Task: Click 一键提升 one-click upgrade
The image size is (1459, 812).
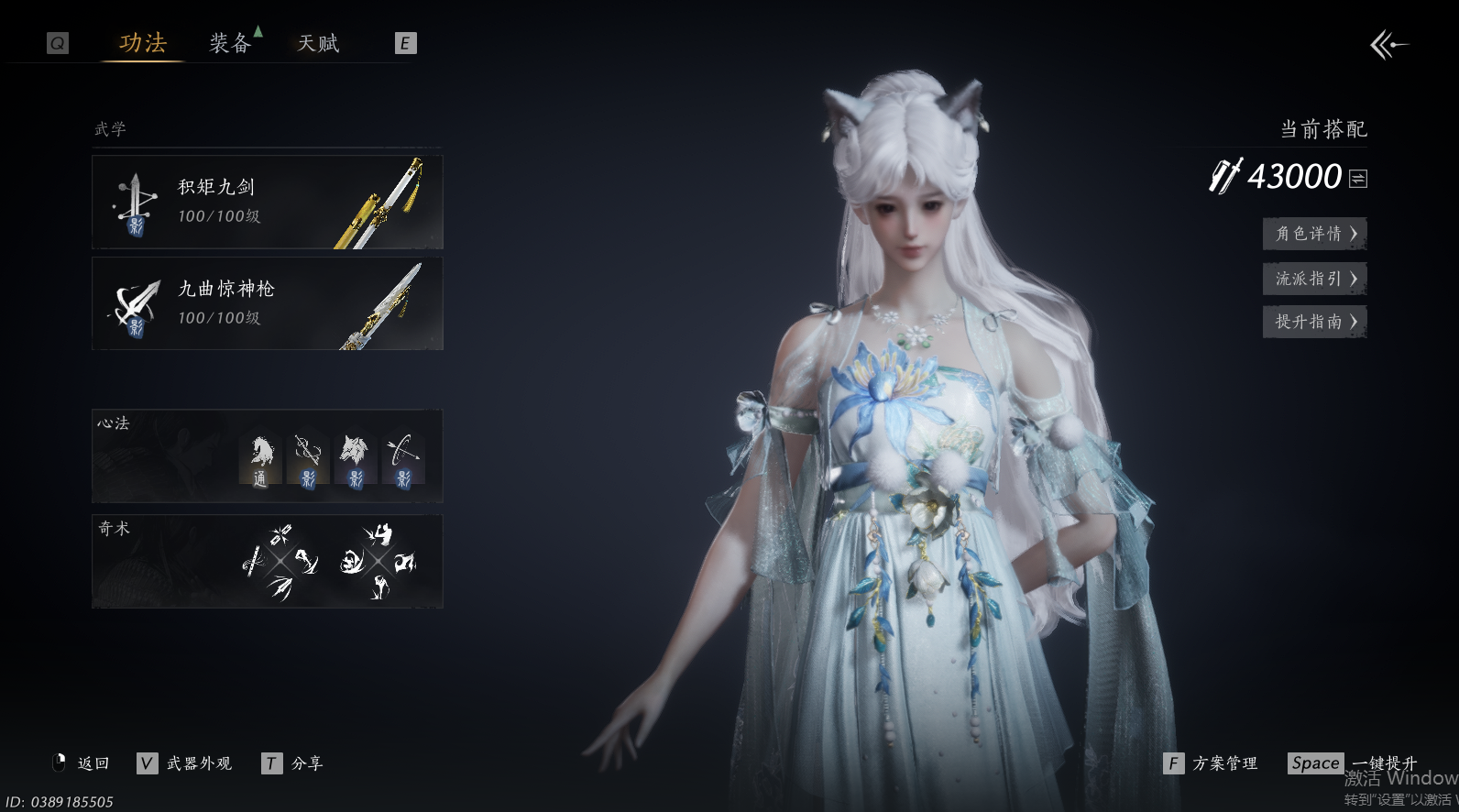Action: coord(1384,763)
